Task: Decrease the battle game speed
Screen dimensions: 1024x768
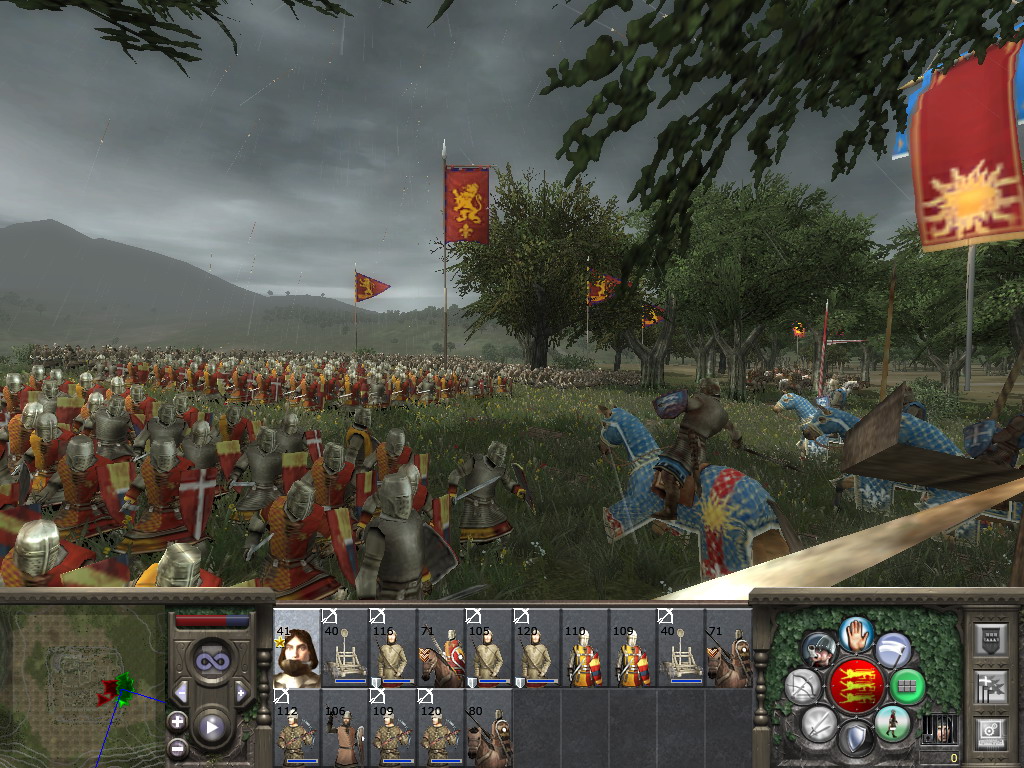Action: (x=181, y=693)
